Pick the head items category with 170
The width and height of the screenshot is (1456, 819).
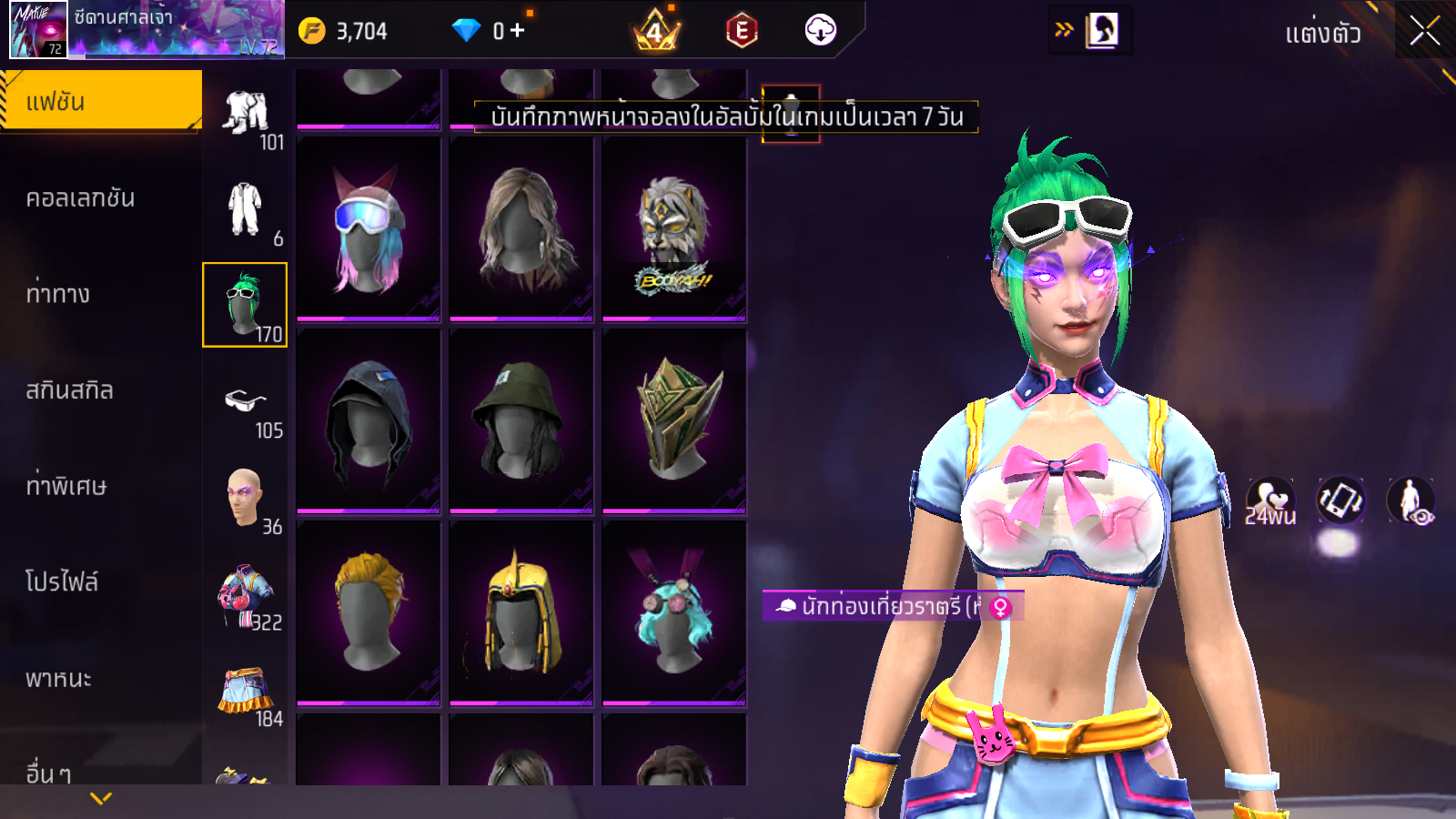[245, 305]
